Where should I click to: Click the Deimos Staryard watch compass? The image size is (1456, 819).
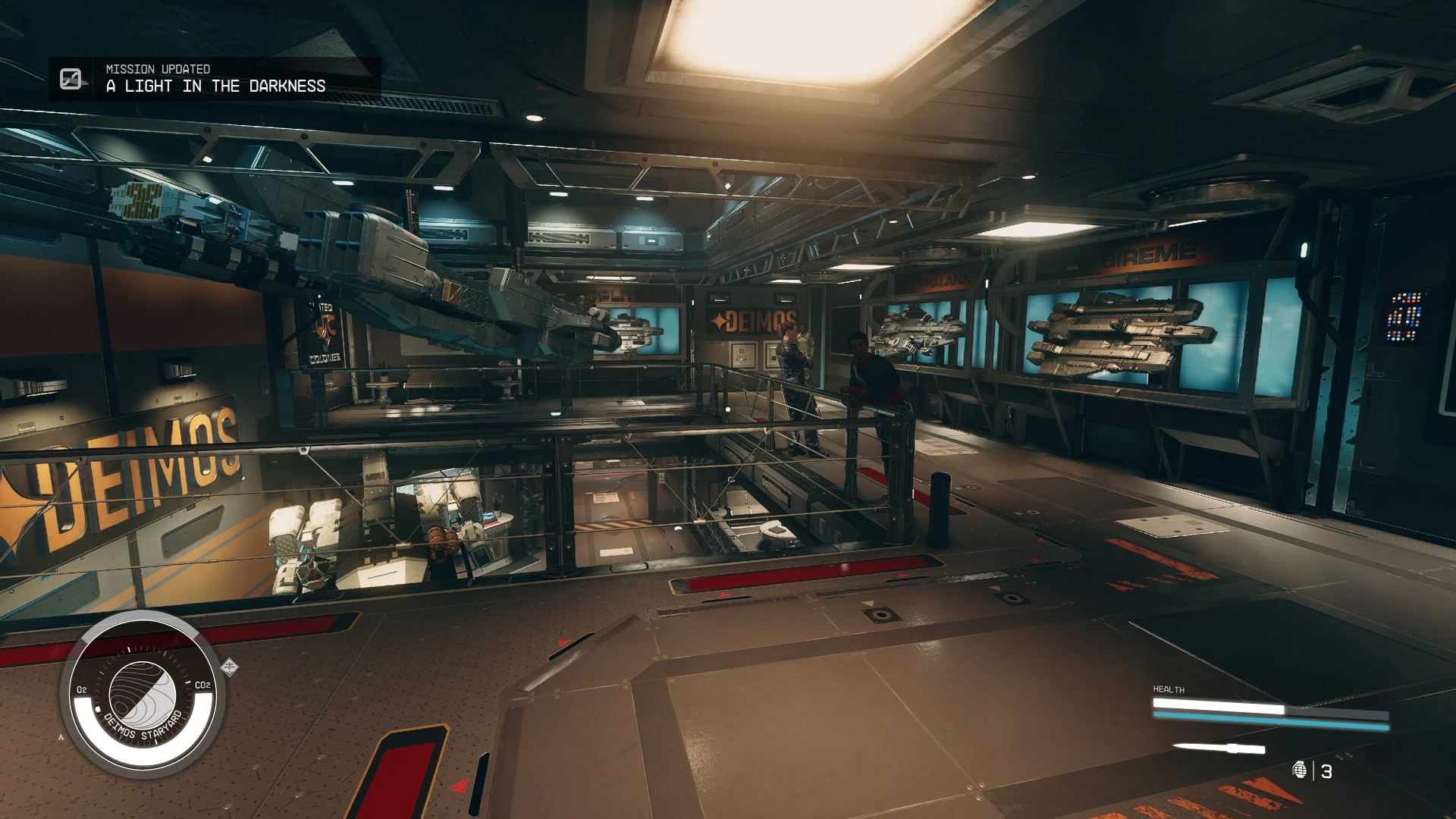pos(142,695)
